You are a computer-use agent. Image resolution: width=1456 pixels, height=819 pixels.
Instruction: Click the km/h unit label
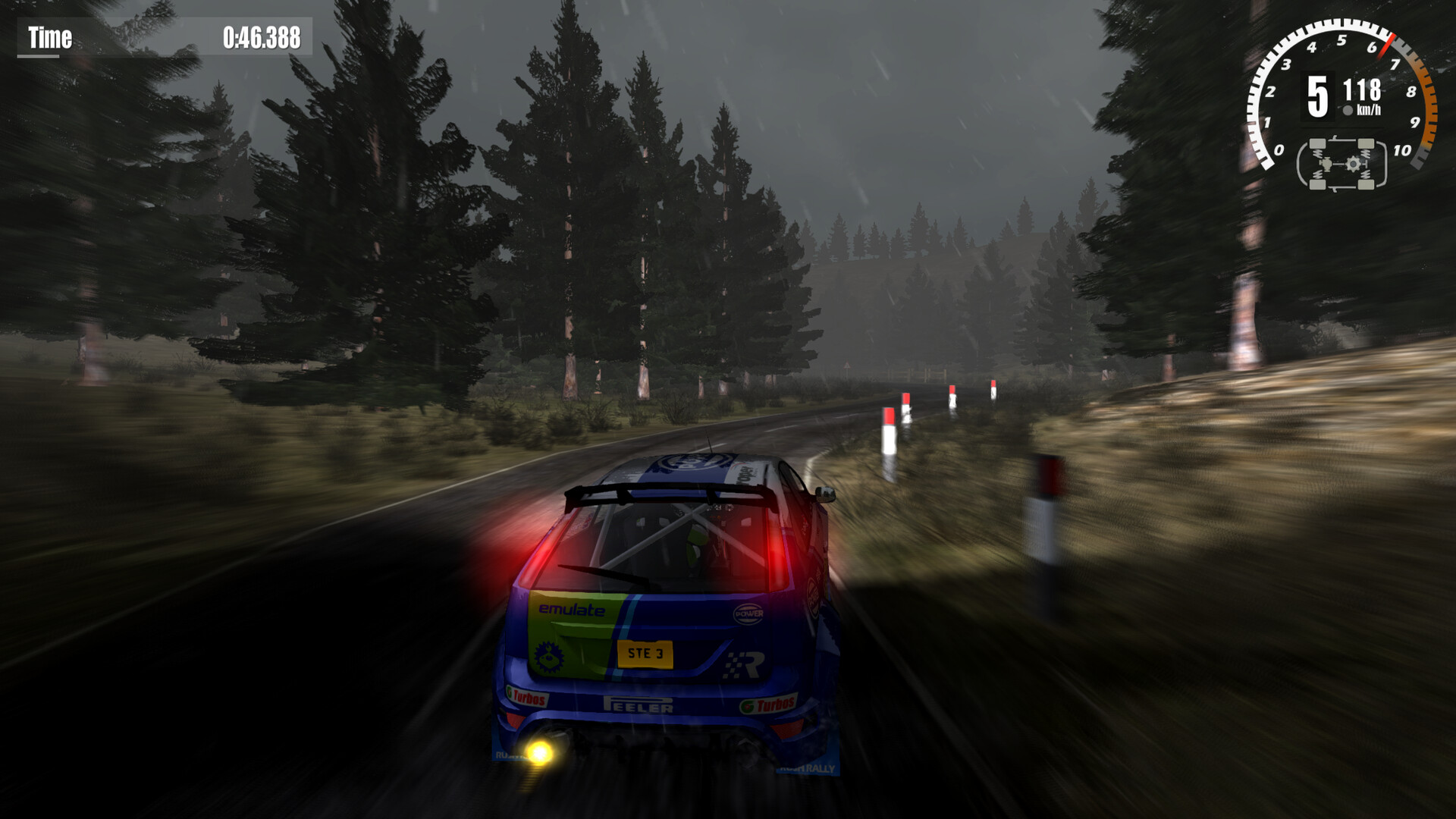point(1369,108)
